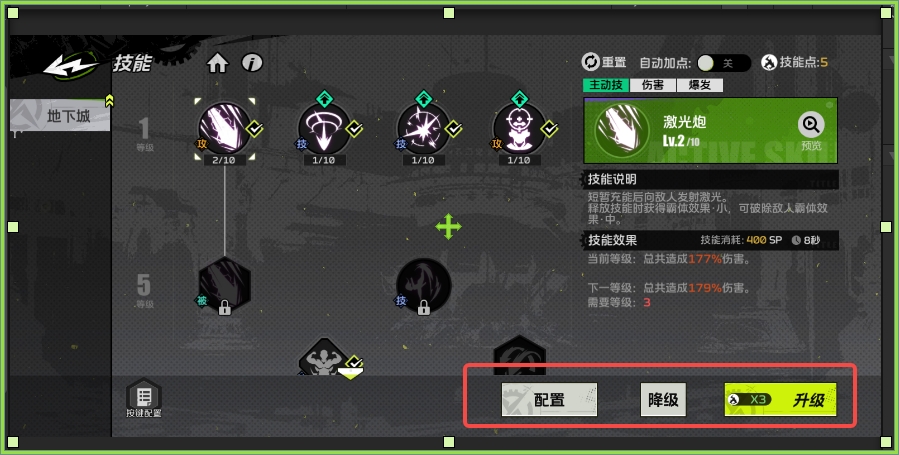This screenshot has width=899, height=455.
Task: Toggle the 自动加点 auto-allocate switch
Action: tap(723, 62)
